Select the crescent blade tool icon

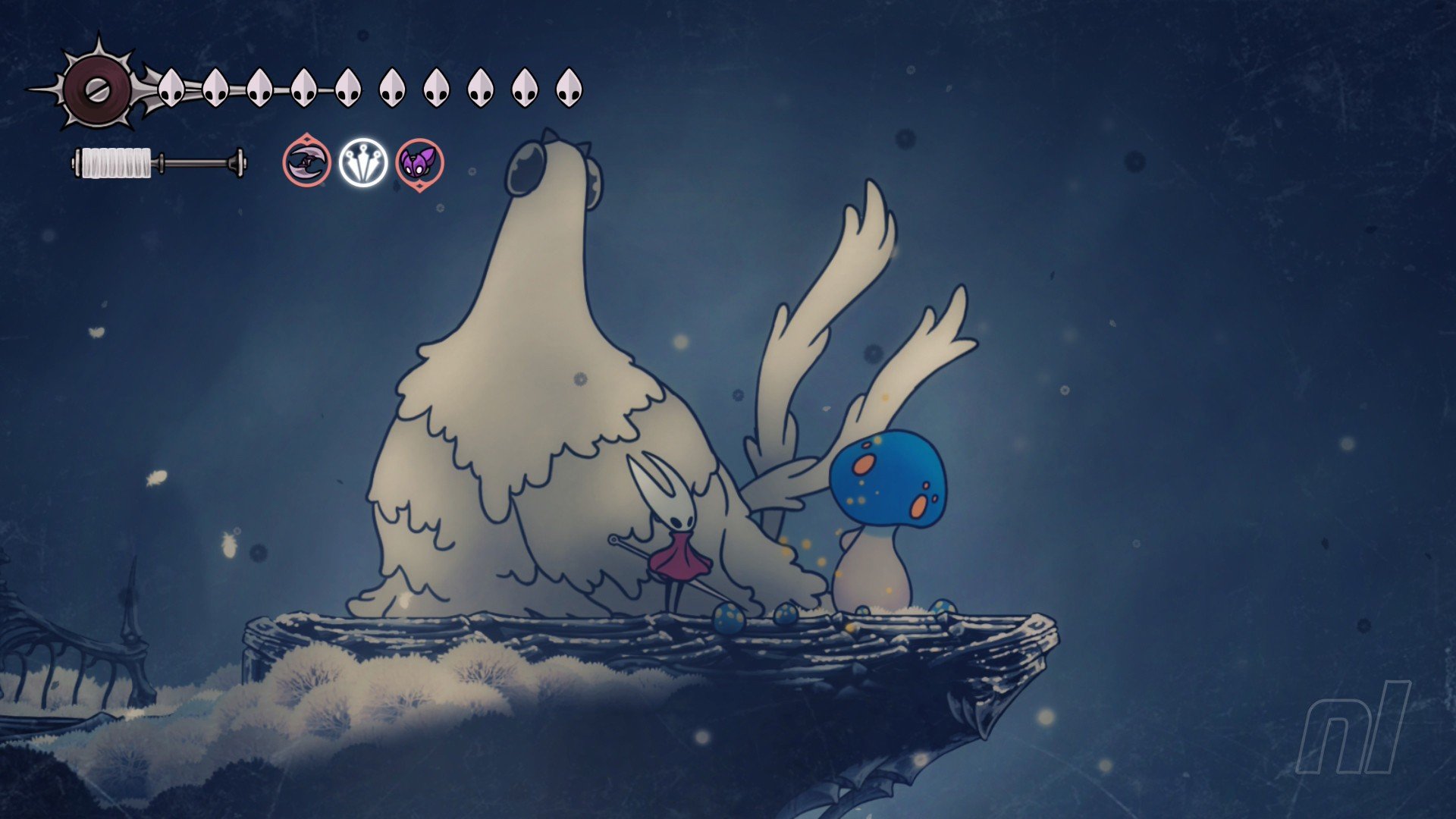click(306, 163)
